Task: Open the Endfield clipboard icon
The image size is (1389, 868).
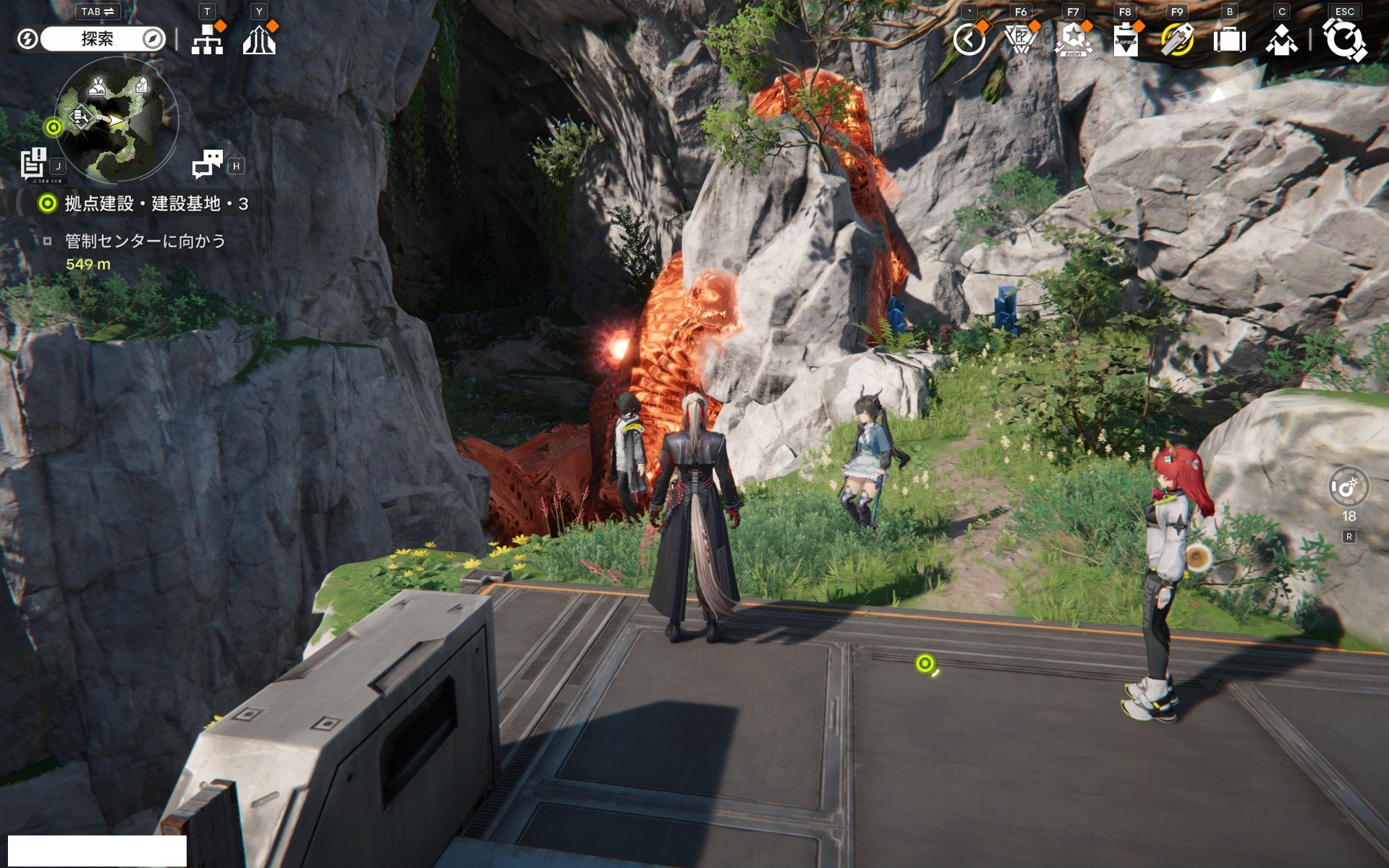Action: click(x=1125, y=40)
